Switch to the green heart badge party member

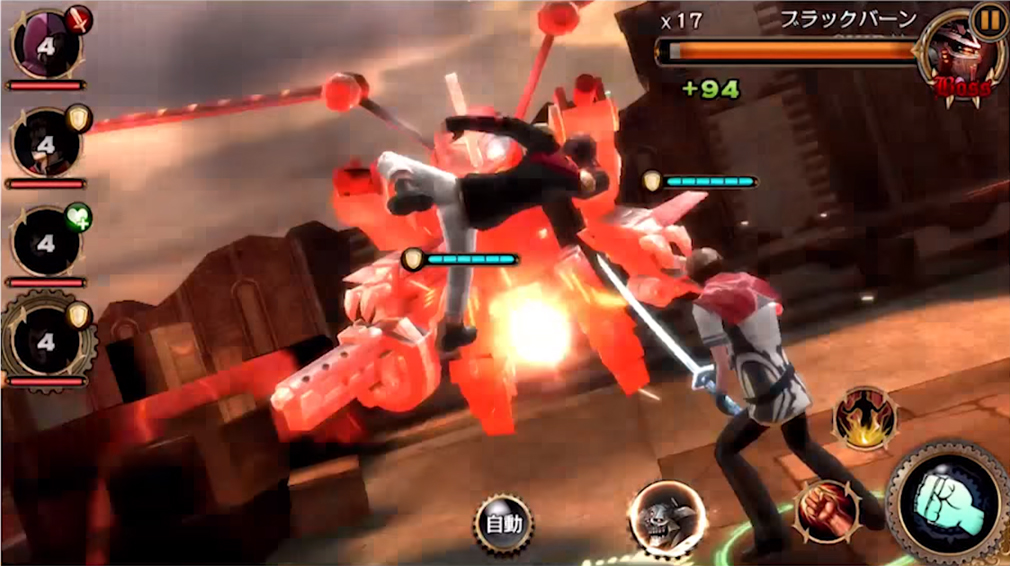[46, 241]
